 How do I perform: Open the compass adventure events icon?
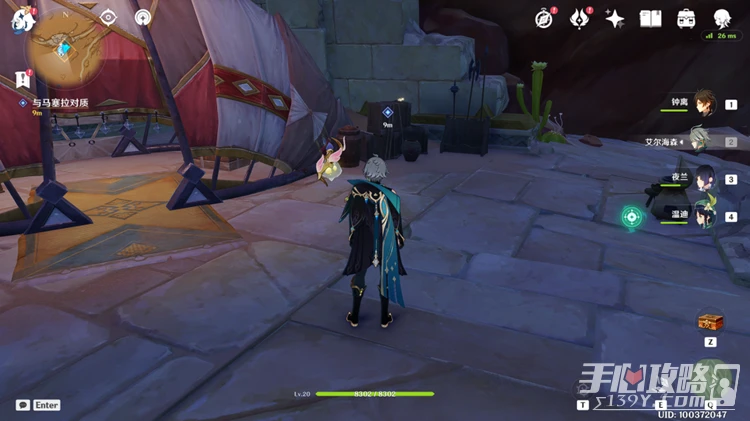coord(544,18)
